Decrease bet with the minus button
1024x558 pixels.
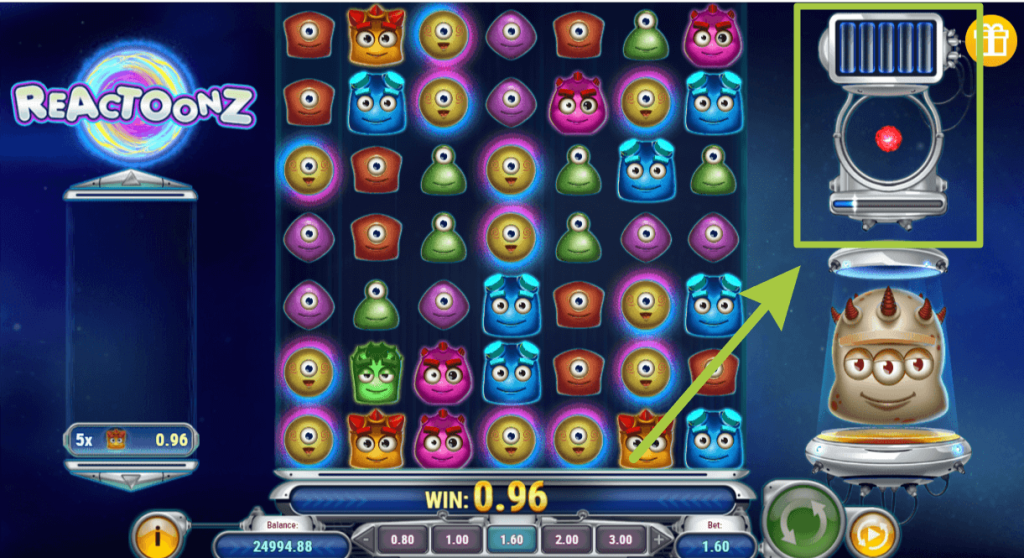click(x=364, y=538)
